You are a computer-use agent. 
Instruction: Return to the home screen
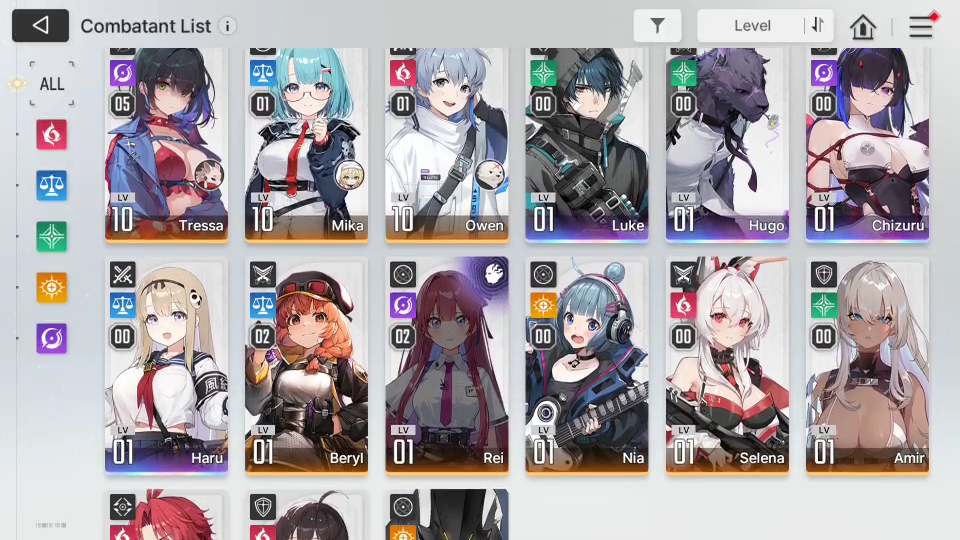[x=862, y=27]
